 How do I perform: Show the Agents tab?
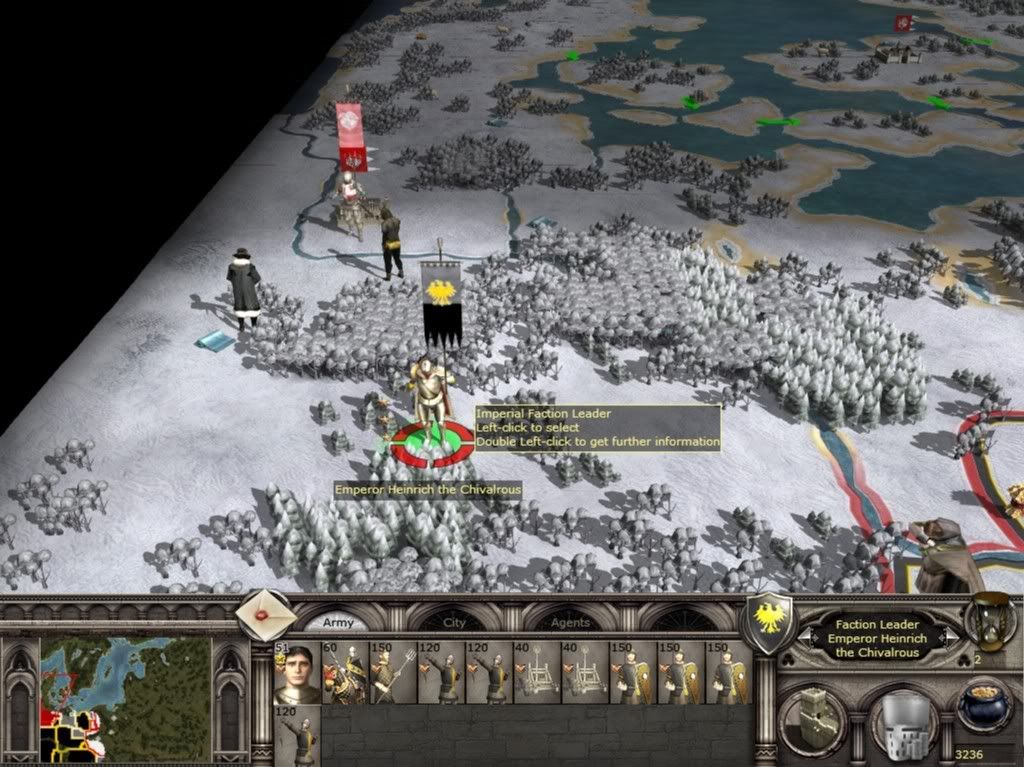coord(570,622)
